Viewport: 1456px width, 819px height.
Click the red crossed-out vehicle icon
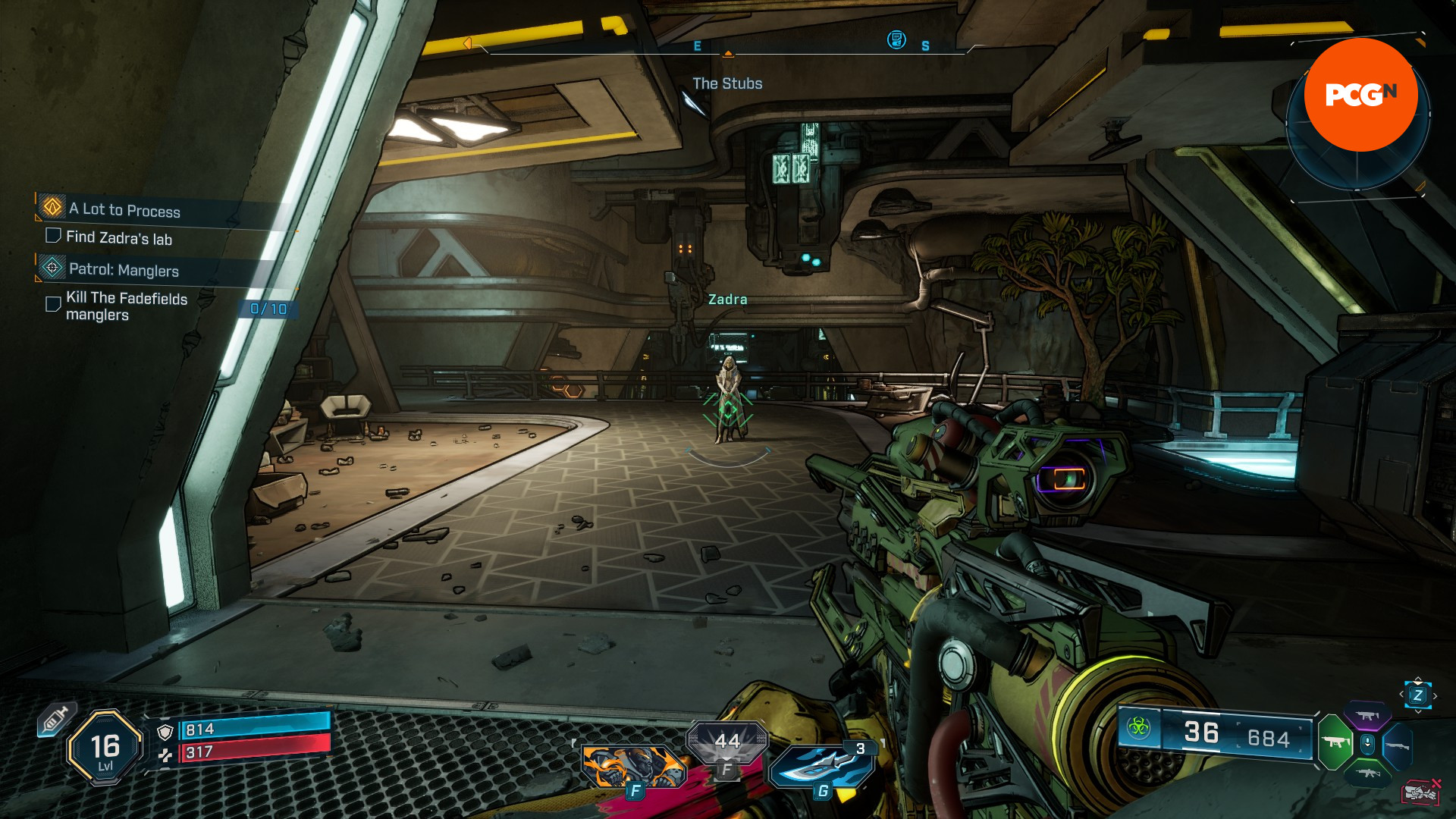coord(1420,792)
